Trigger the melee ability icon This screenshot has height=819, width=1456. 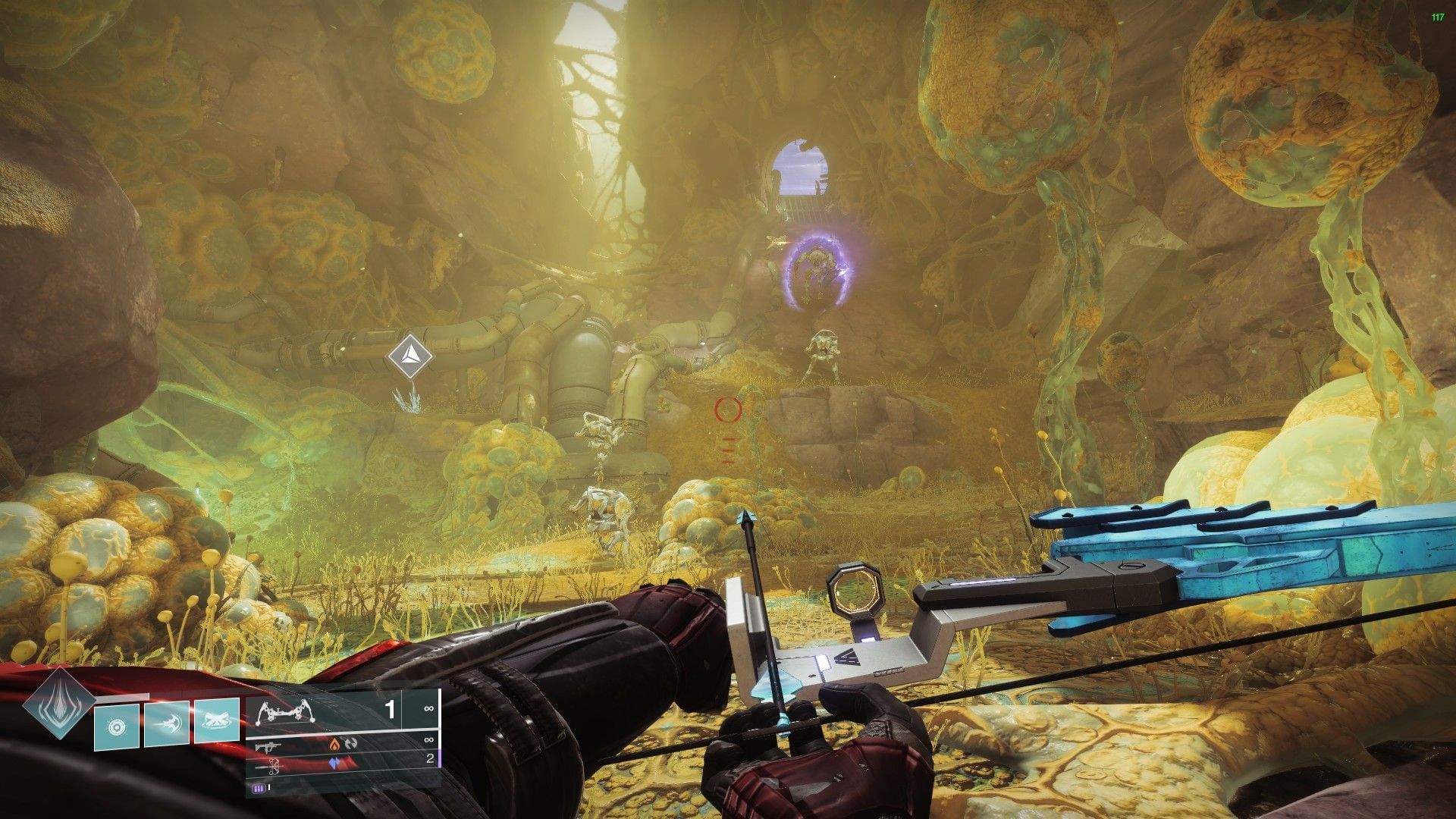167,723
